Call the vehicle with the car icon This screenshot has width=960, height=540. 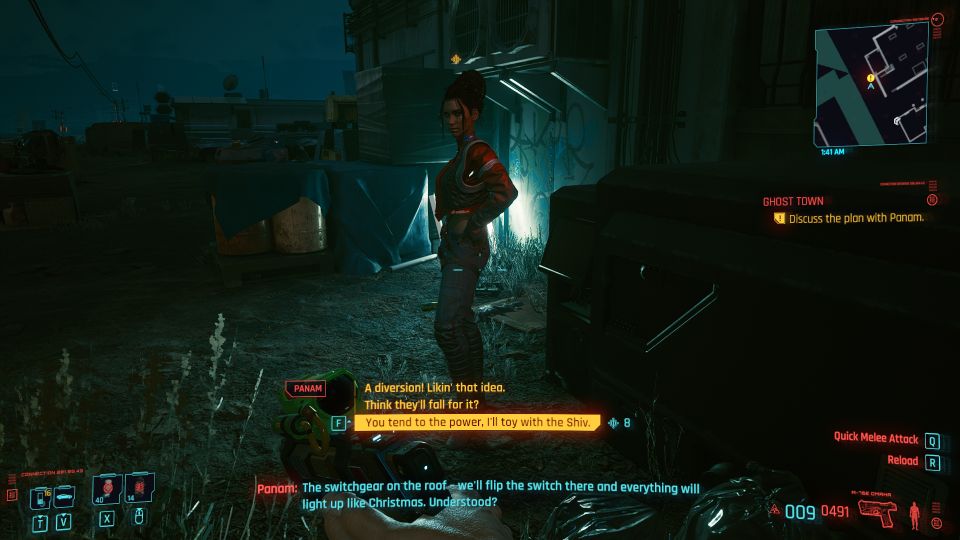(63, 495)
